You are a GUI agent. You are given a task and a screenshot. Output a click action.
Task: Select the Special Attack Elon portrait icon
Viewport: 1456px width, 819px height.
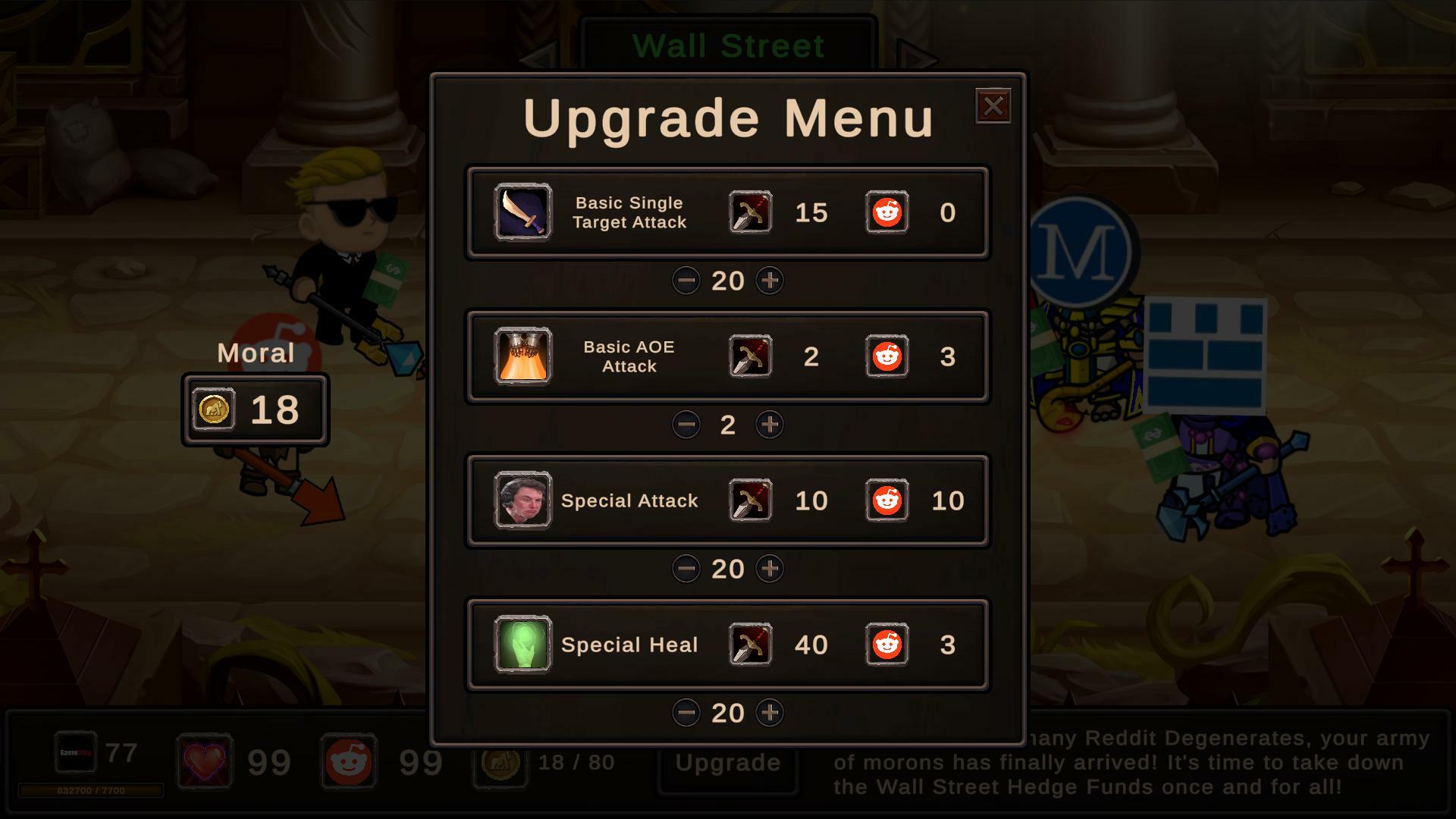[x=522, y=500]
